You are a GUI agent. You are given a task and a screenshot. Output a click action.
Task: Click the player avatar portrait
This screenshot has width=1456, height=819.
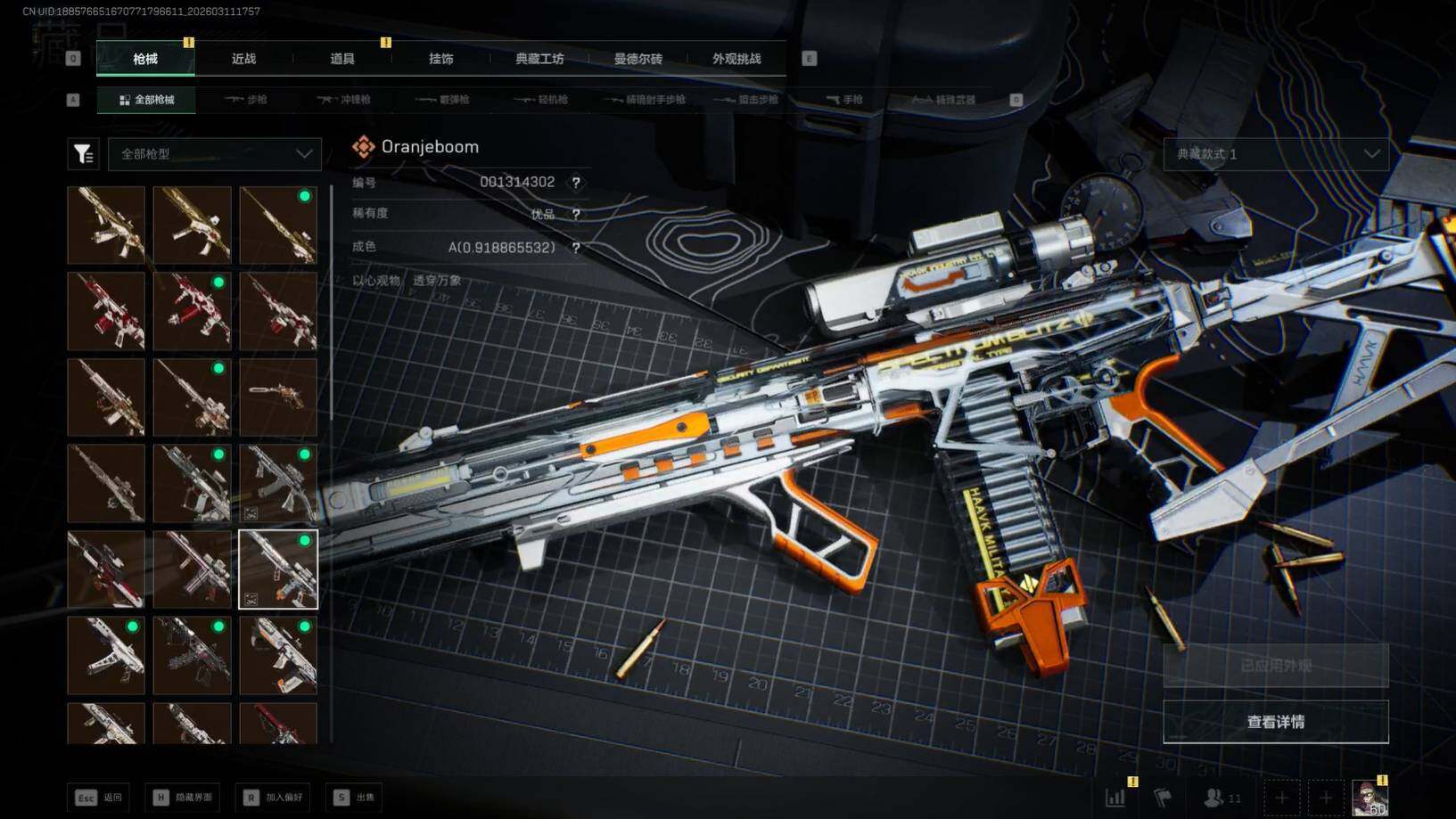click(x=1369, y=798)
